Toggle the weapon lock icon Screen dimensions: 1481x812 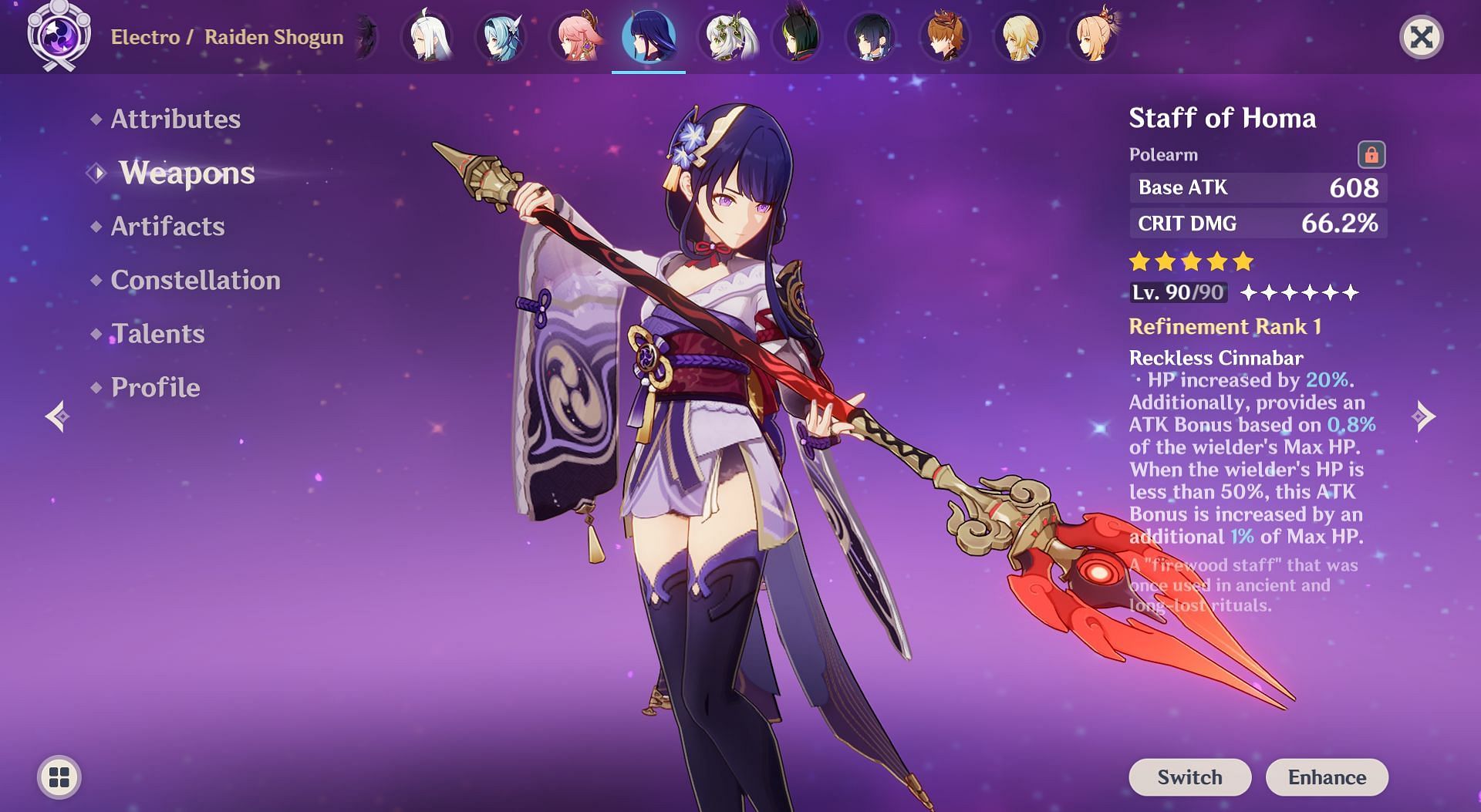coord(1371,154)
